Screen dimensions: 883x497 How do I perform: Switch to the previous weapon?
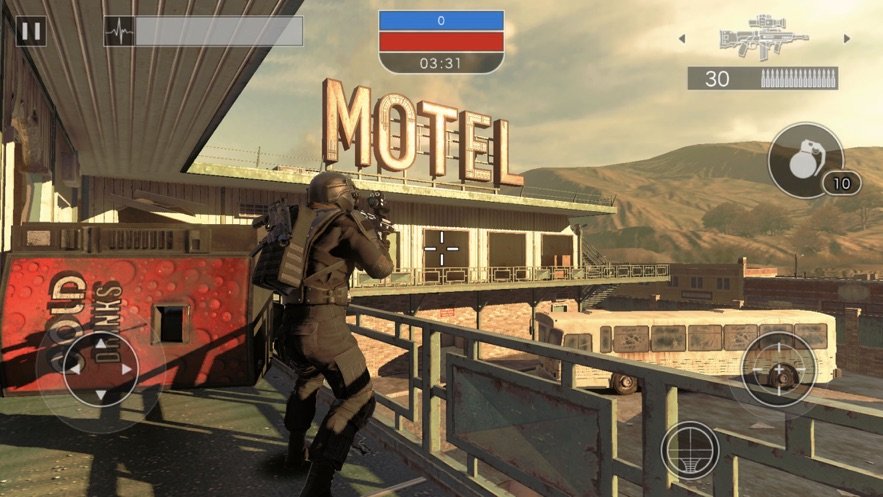682,39
